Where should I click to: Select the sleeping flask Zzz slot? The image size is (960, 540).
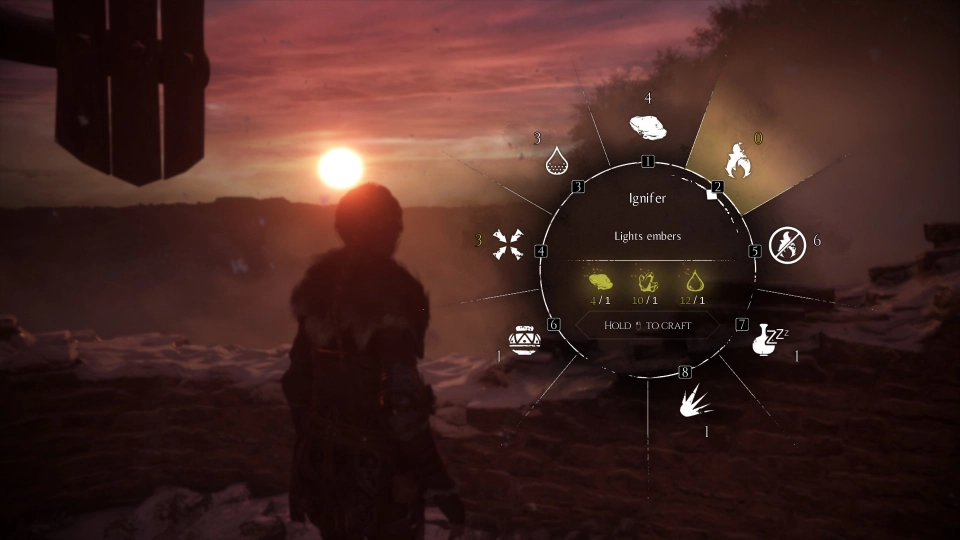point(766,340)
